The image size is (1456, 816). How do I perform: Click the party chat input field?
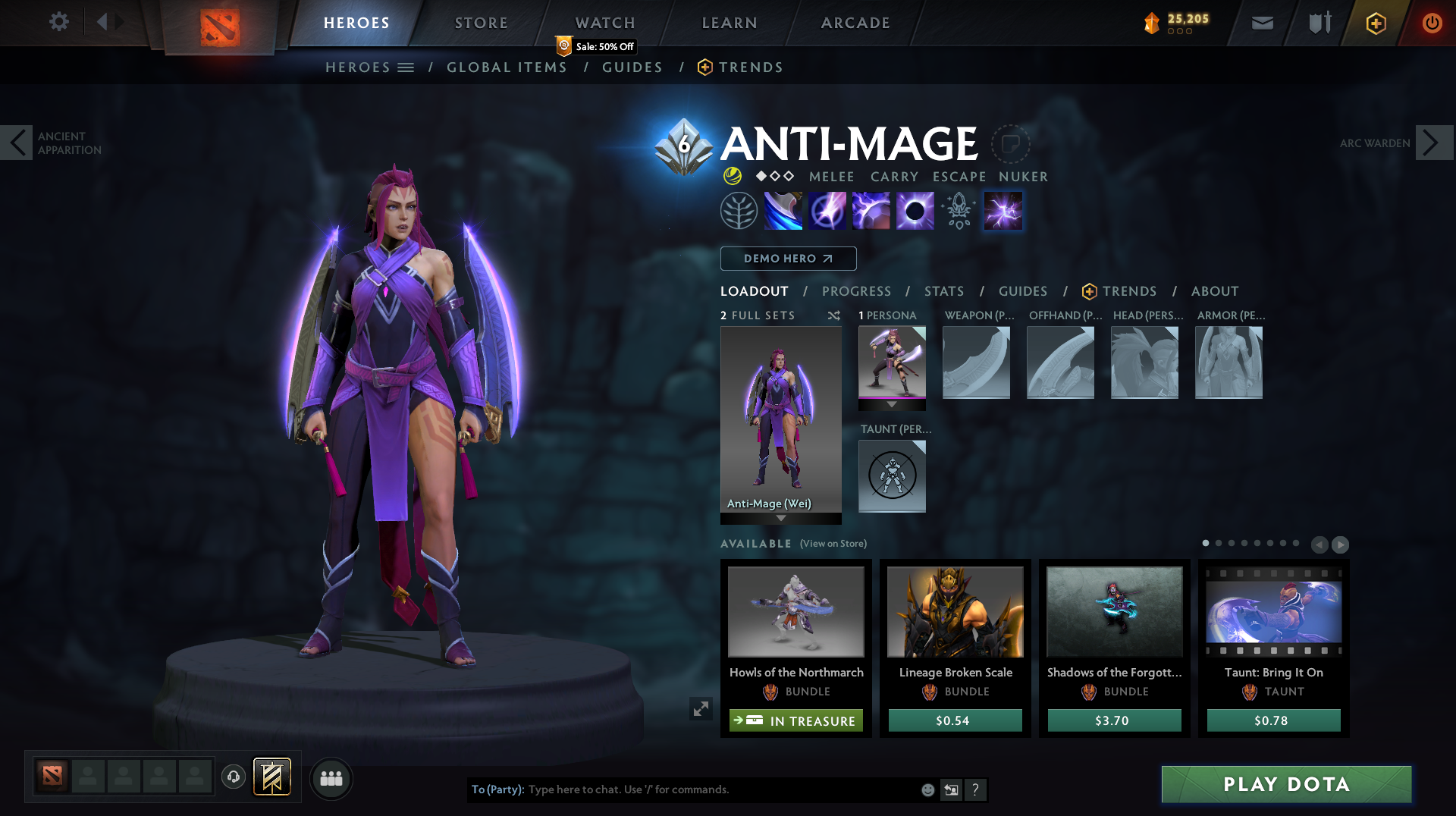click(x=682, y=789)
